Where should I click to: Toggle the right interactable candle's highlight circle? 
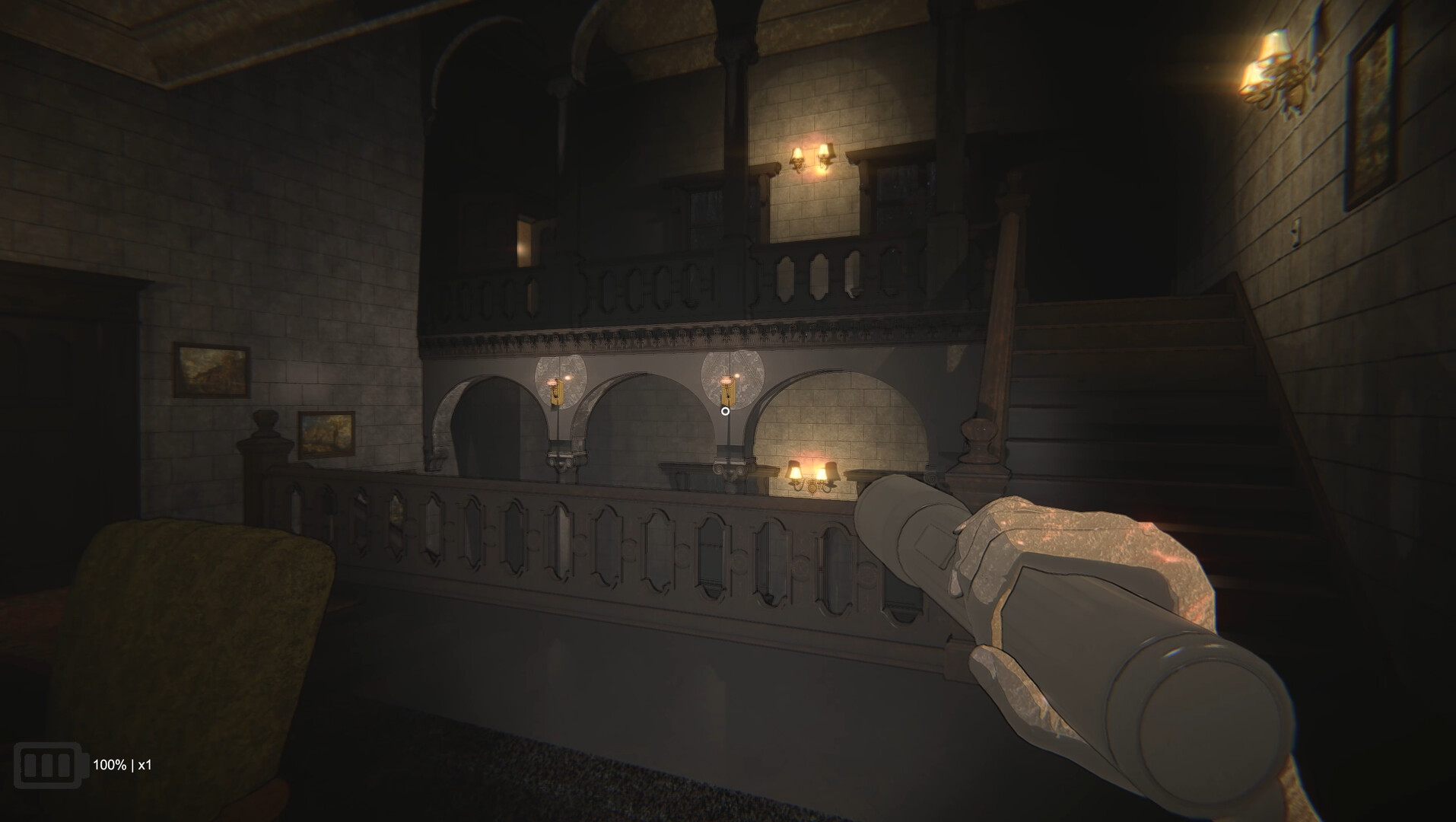pyautogui.click(x=728, y=378)
